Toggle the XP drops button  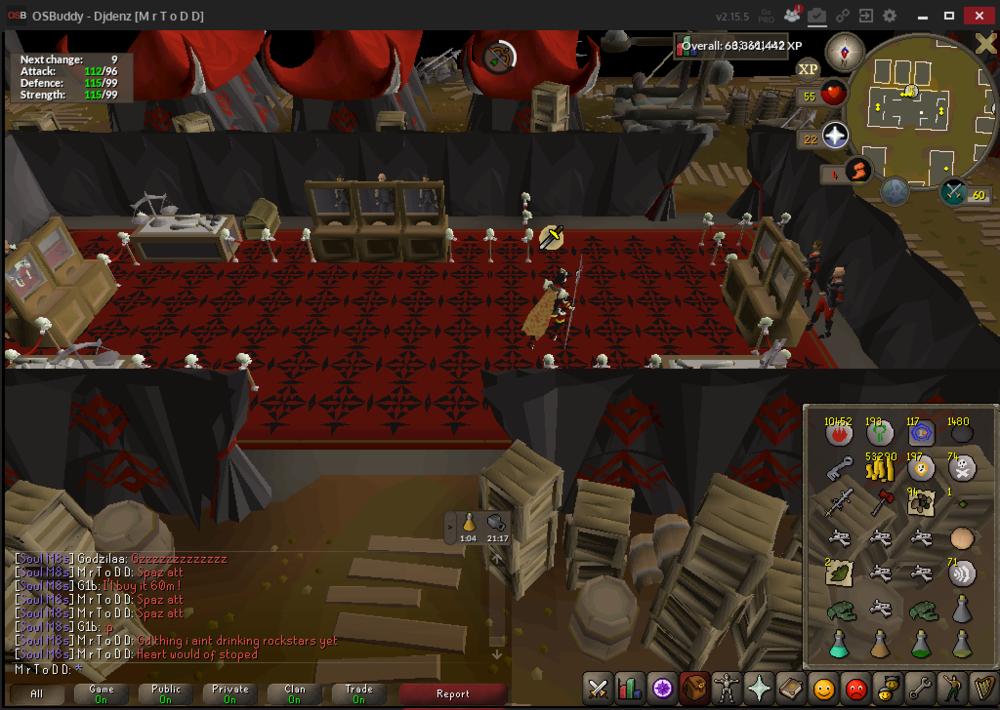[808, 68]
